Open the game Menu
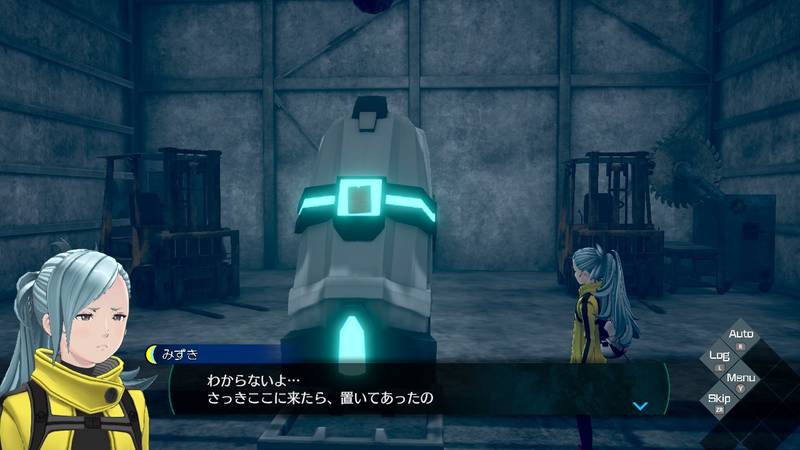The width and height of the screenshot is (800, 450). 741,379
